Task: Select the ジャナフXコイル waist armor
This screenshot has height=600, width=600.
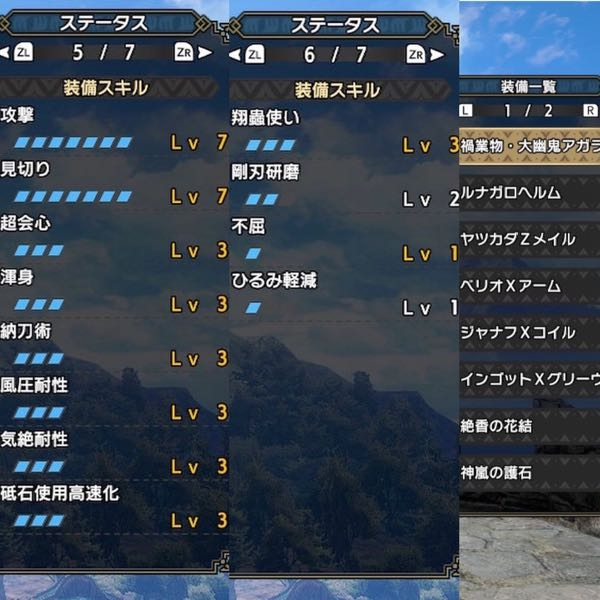Action: 530,332
